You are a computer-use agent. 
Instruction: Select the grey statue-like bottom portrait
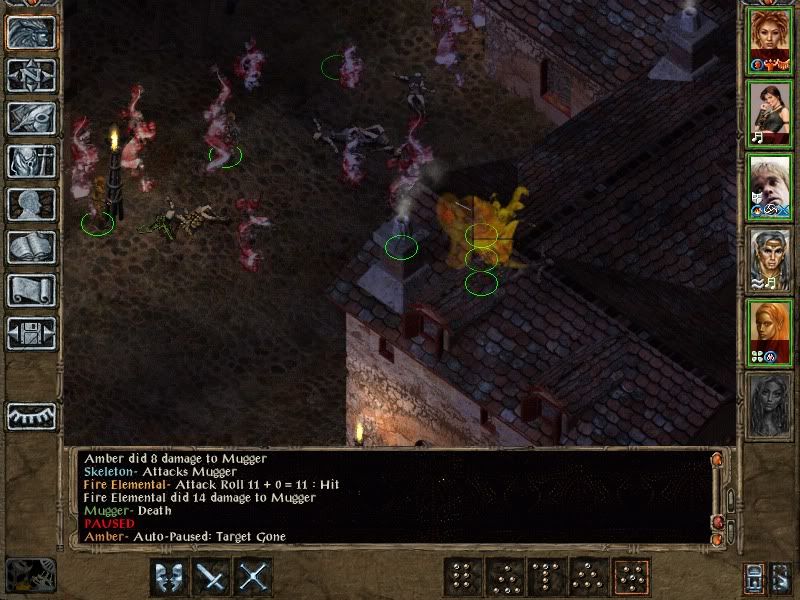[x=770, y=404]
